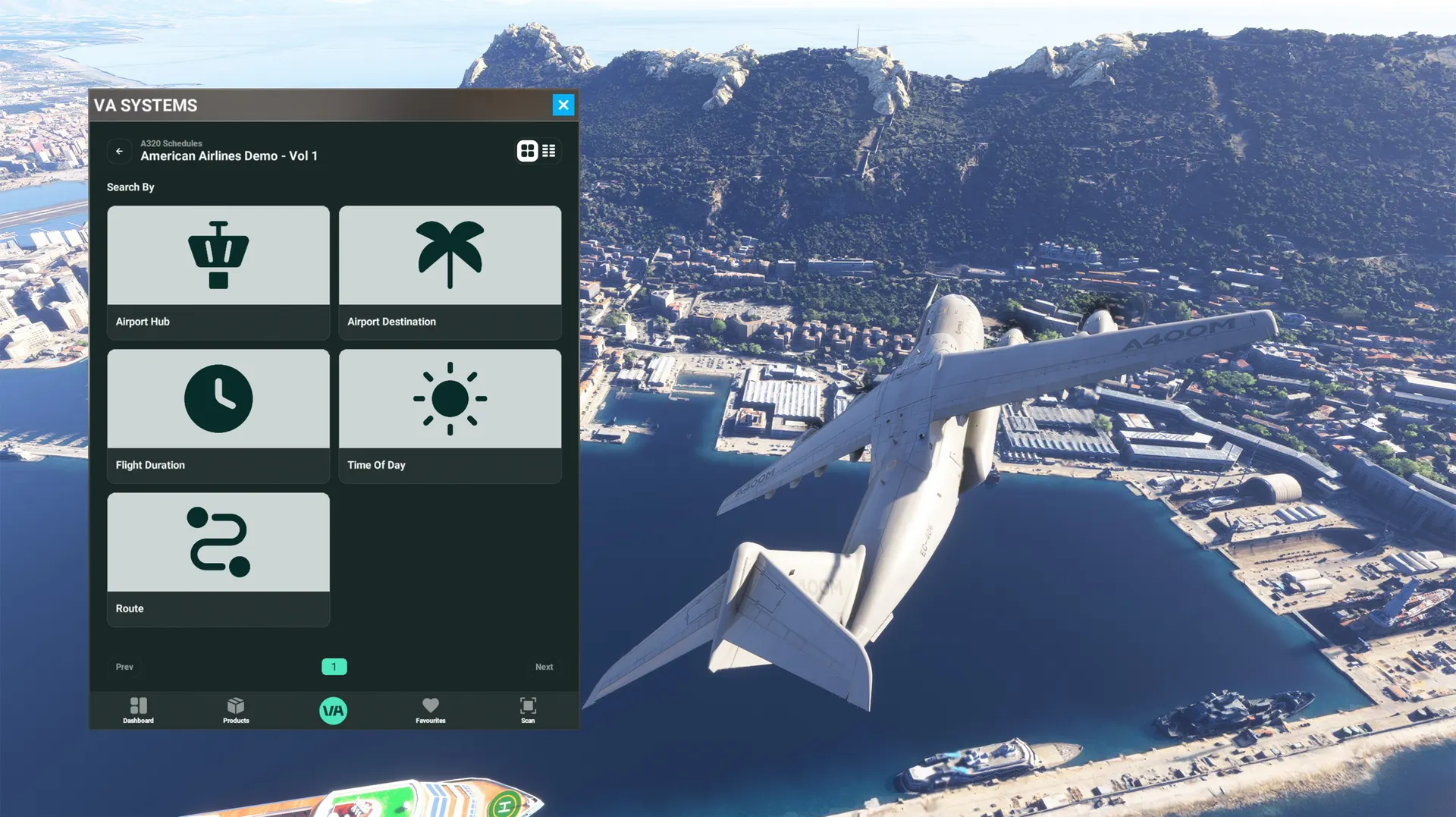Open the Favourites tab
Viewport: 1456px width, 817px height.
click(430, 710)
